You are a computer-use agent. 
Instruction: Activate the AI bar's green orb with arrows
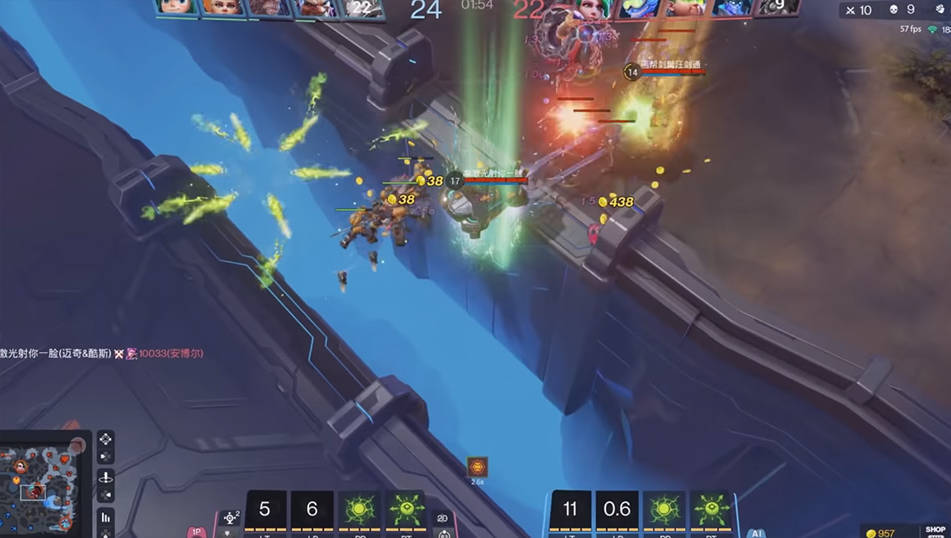pos(709,510)
